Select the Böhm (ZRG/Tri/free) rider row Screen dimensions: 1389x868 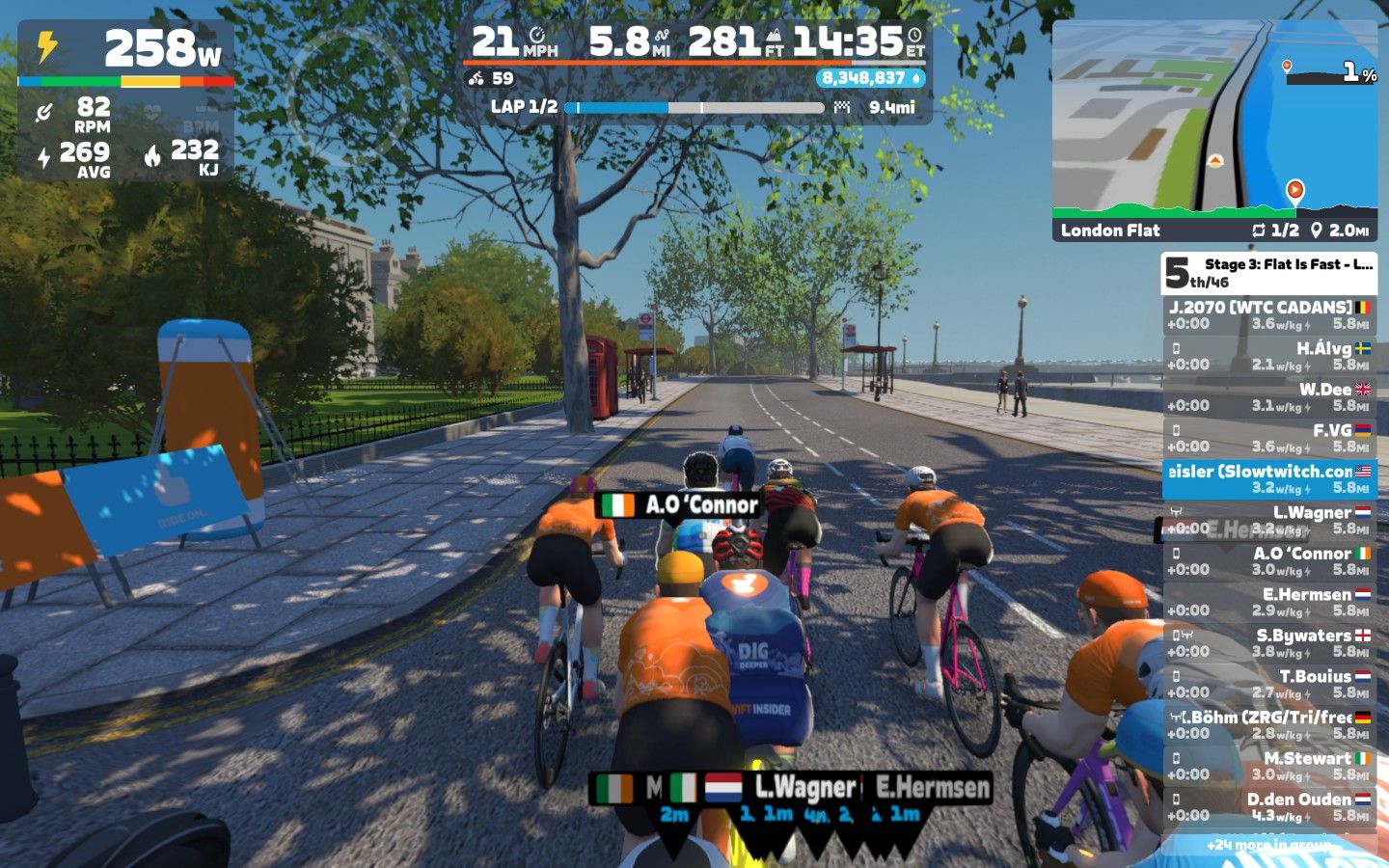click(x=1268, y=725)
